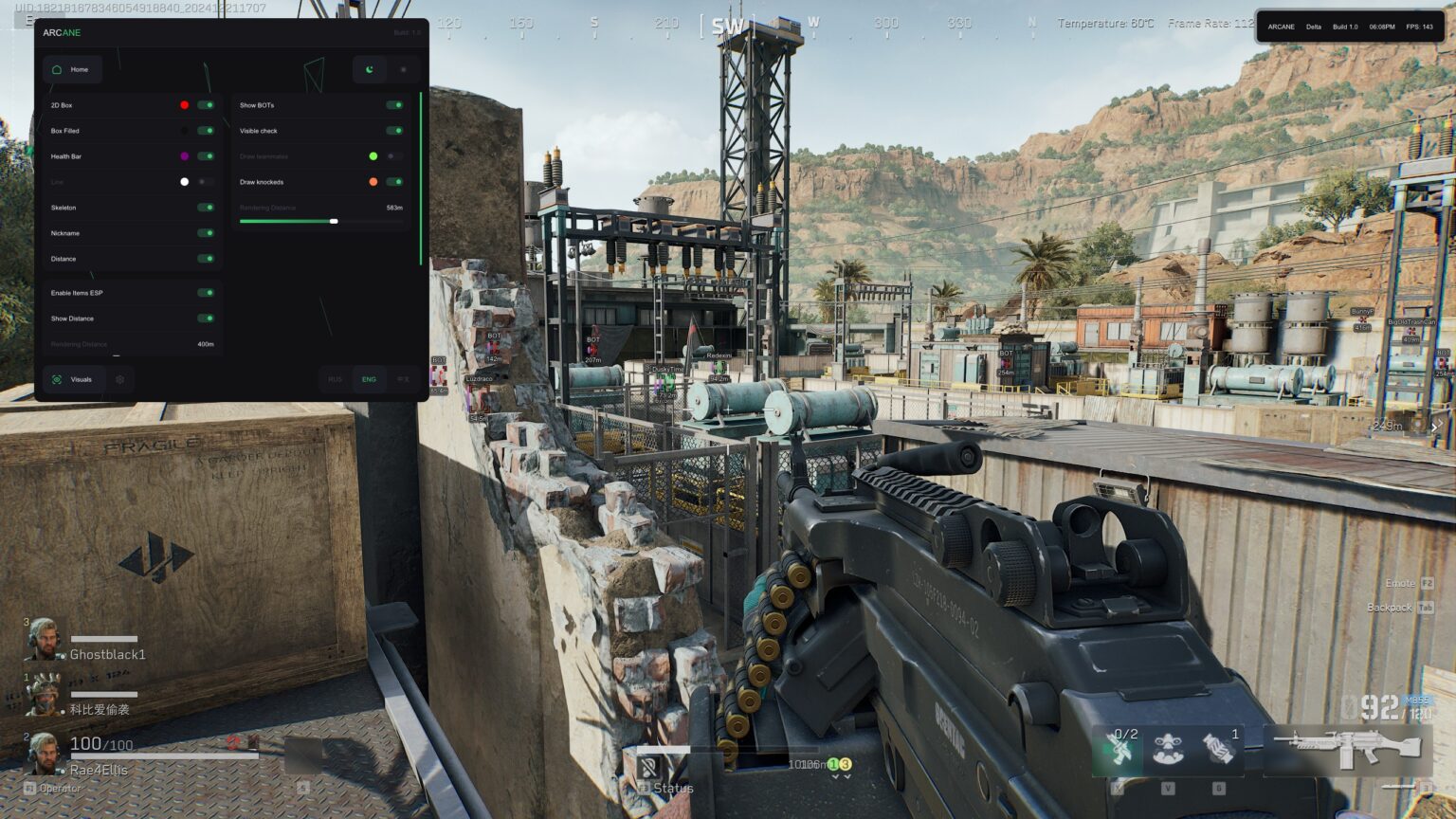Click the Status button at bottom center
Image resolution: width=1456 pixels, height=819 pixels.
click(x=673, y=788)
